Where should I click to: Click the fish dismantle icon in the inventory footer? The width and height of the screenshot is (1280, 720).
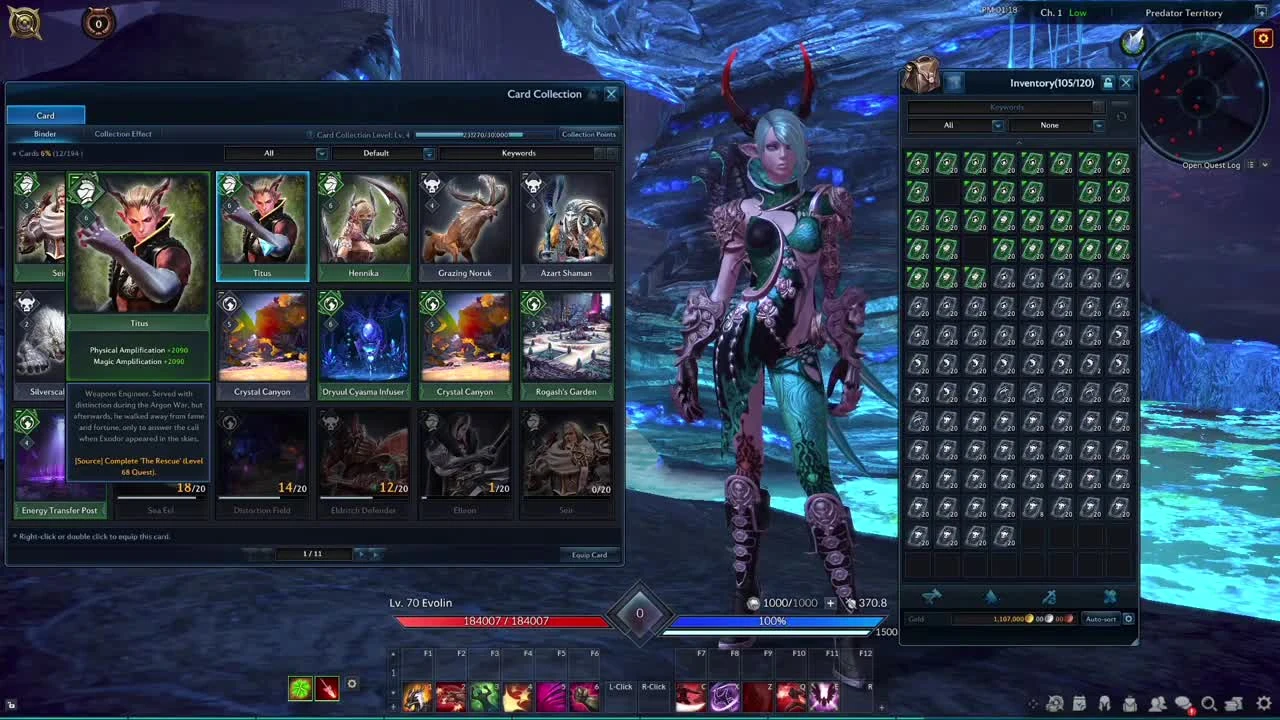[932, 596]
